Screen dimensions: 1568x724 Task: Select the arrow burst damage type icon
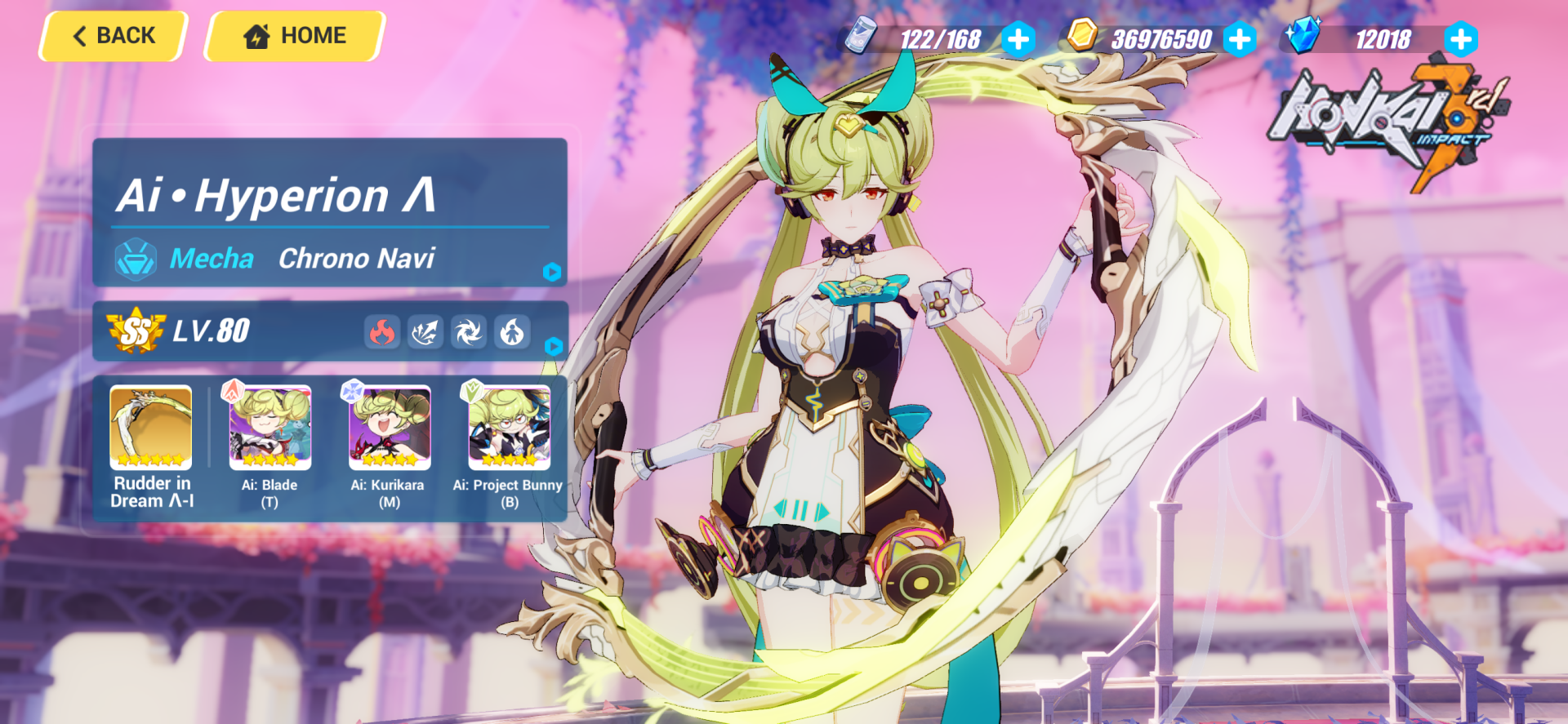(x=425, y=331)
